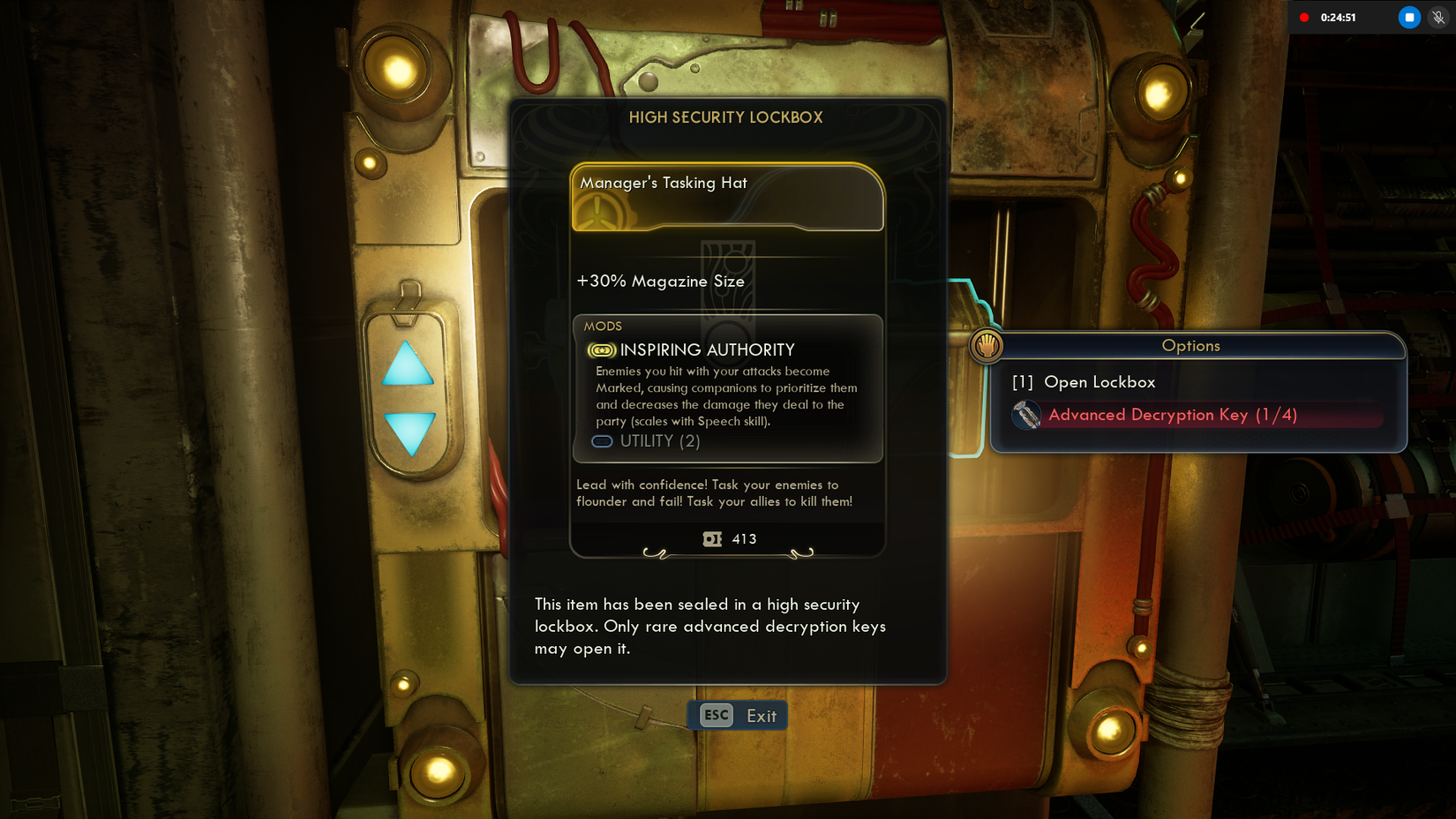Viewport: 1456px width, 819px height.
Task: Collapse the Manager's Tasking Hat item card
Action: (727, 183)
